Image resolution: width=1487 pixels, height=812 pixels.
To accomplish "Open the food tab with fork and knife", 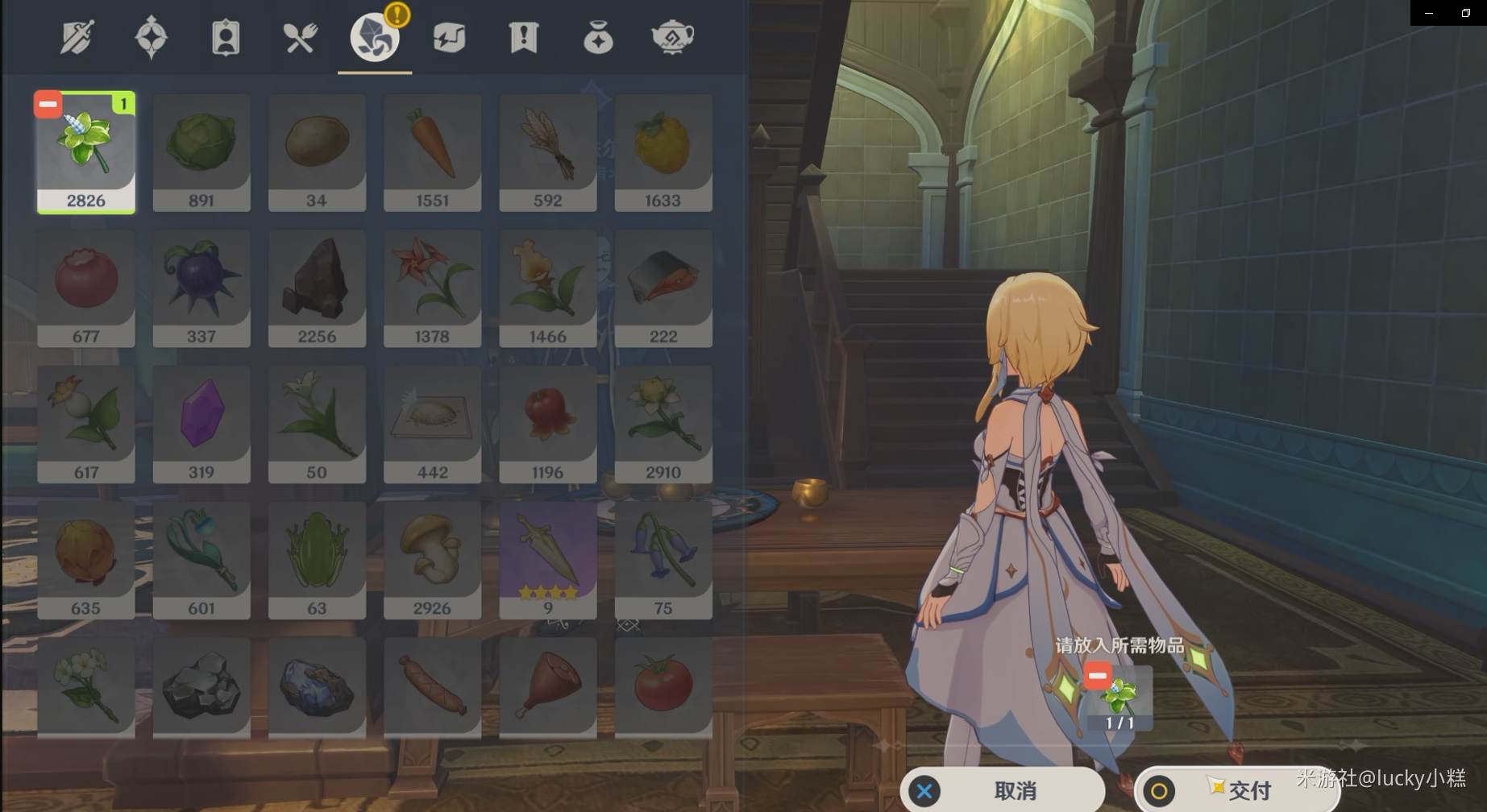I will coord(300,38).
